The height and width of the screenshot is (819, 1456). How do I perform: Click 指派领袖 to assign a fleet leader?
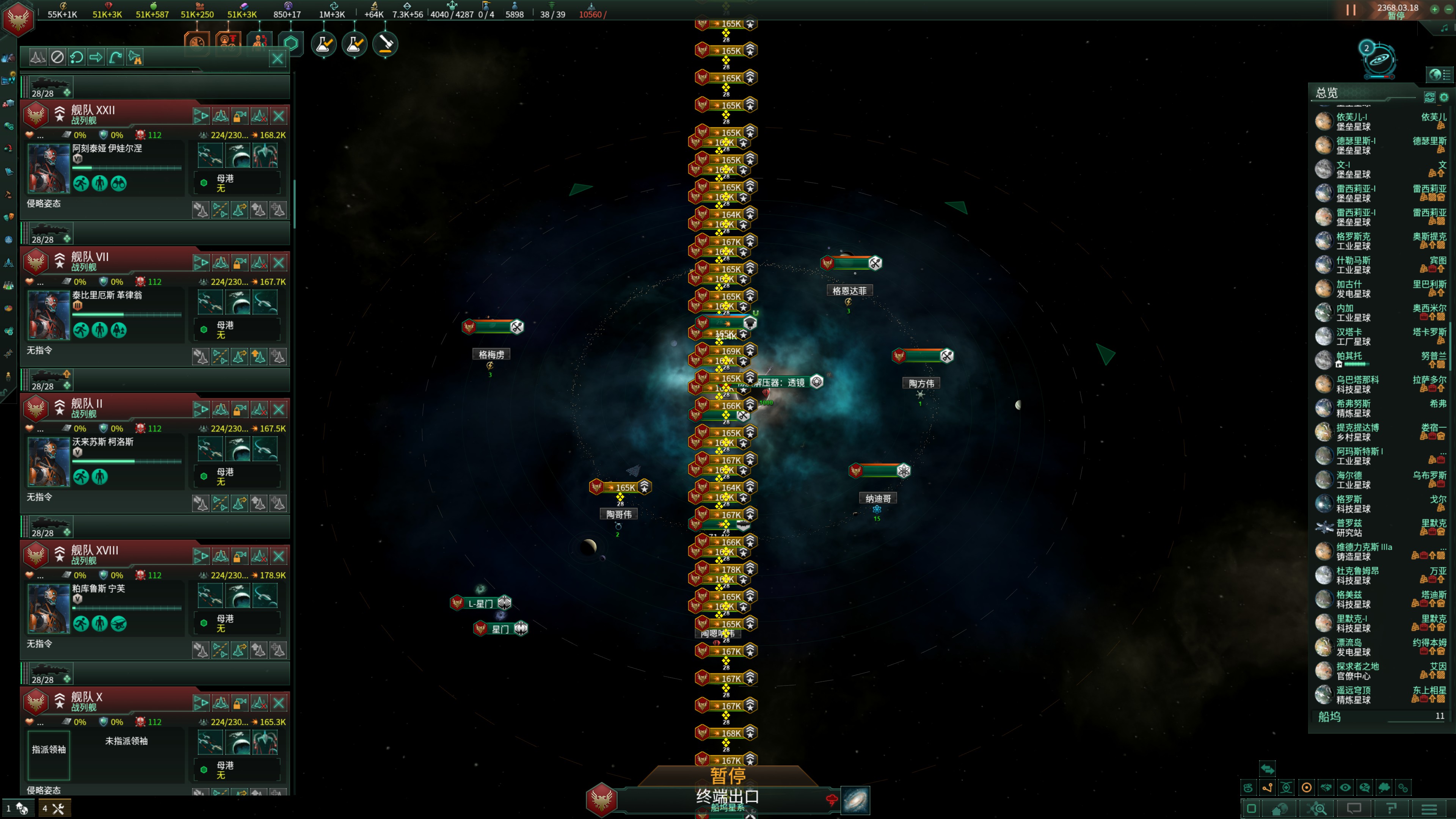(49, 750)
